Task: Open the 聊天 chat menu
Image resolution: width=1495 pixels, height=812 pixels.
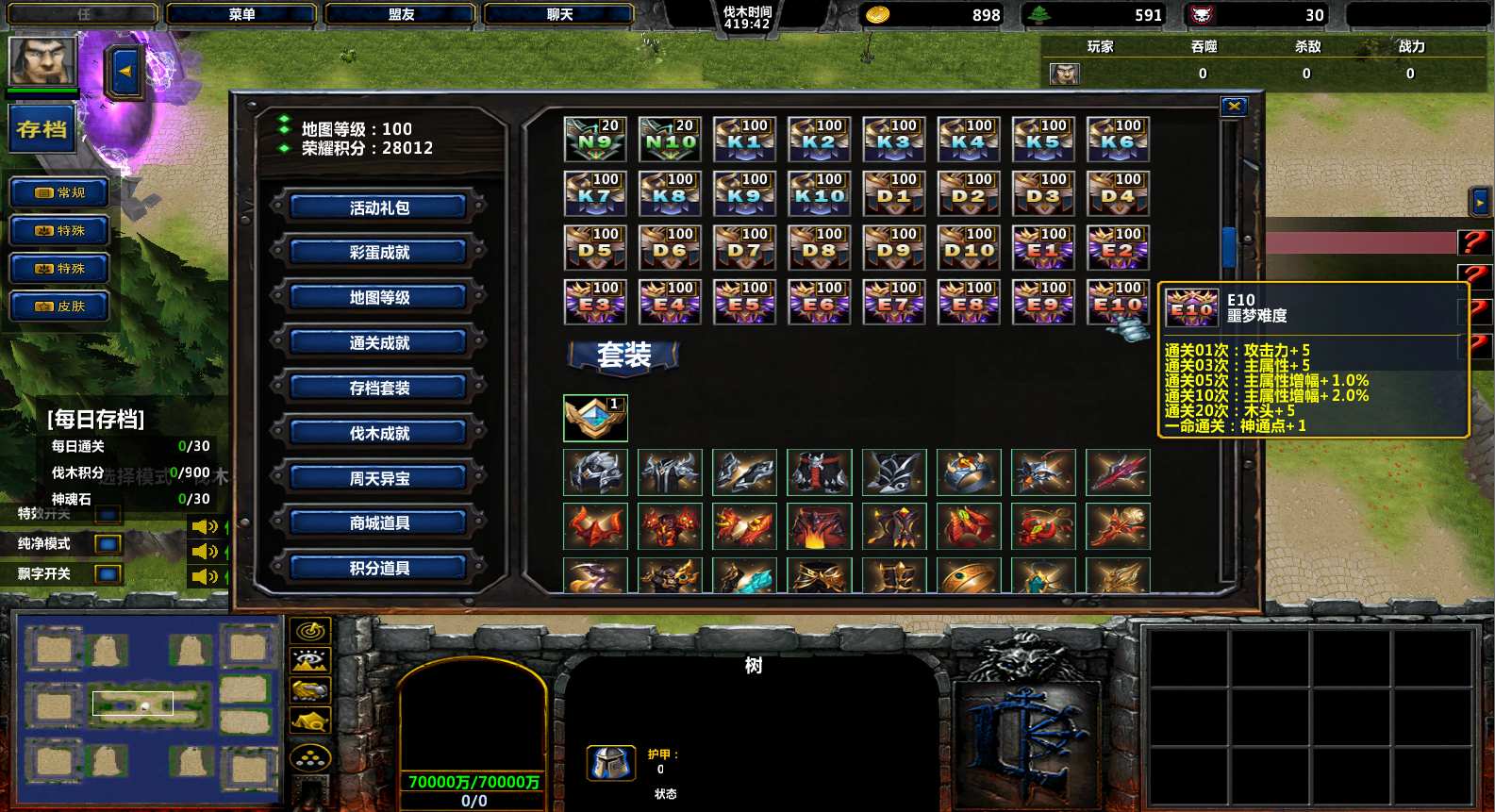Action: (x=559, y=14)
